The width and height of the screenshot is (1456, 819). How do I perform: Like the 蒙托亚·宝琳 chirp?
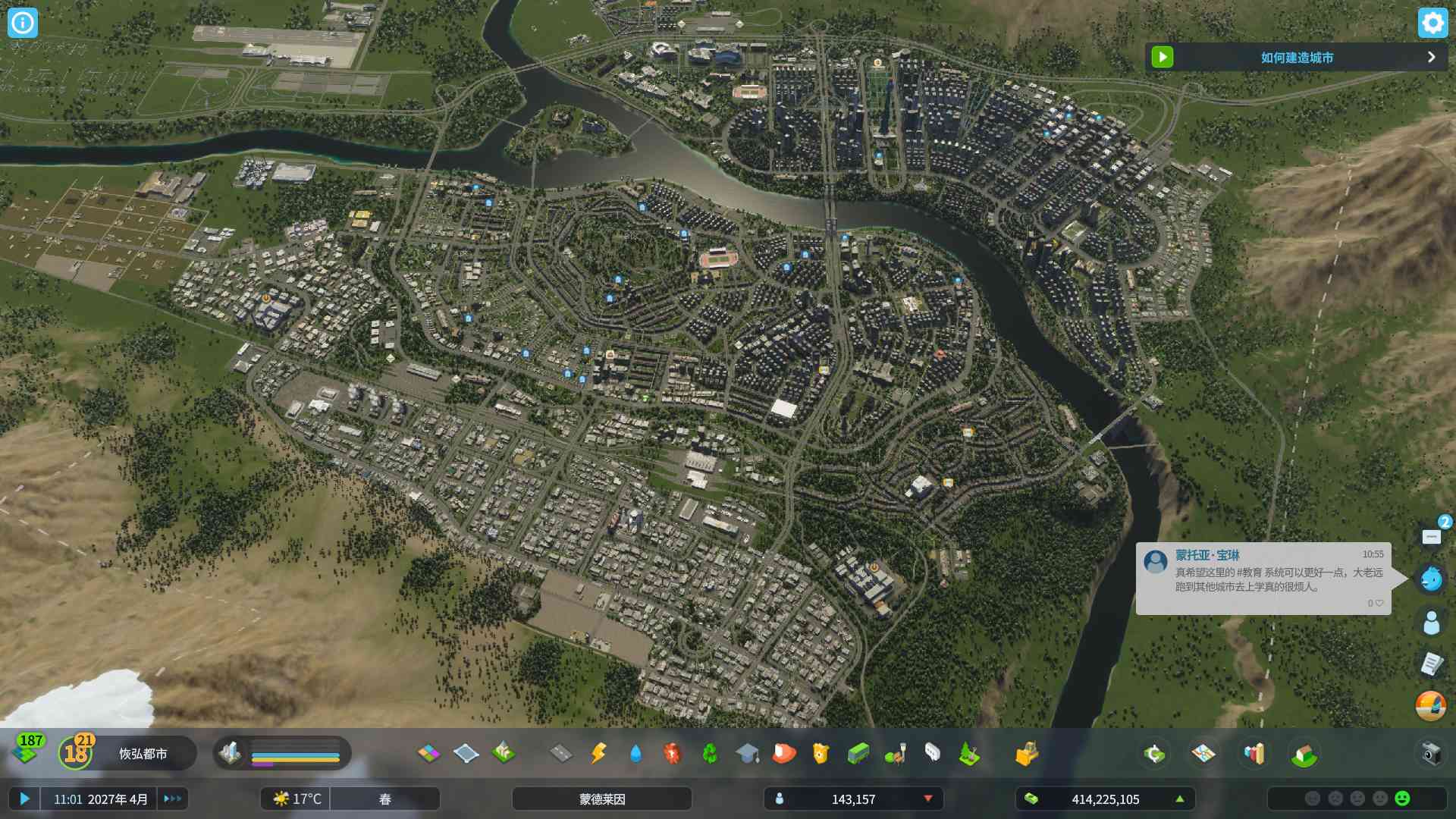click(1379, 604)
